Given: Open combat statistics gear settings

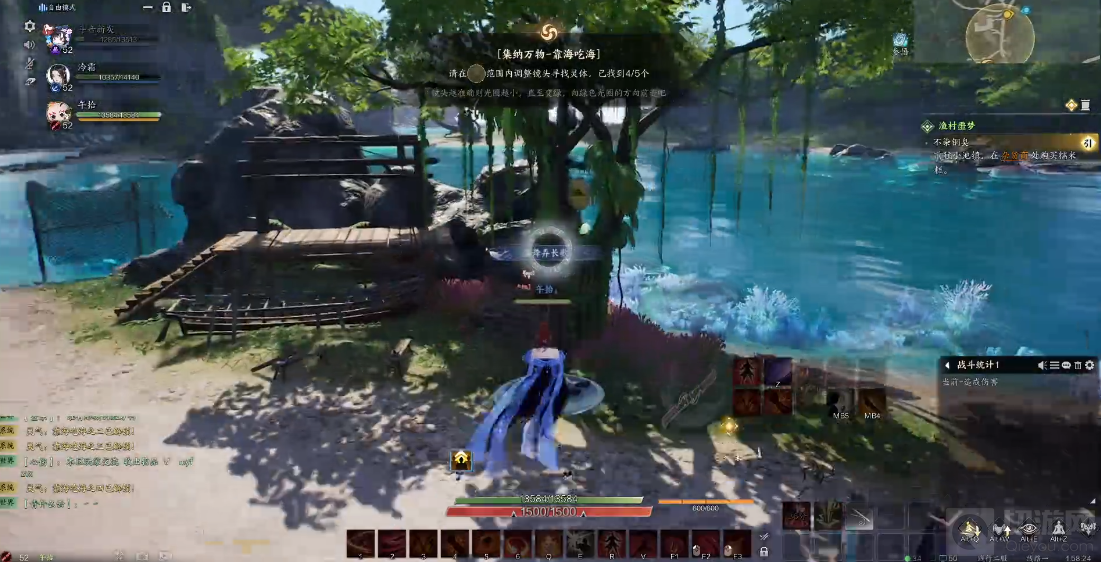Looking at the screenshot, I should coord(1090,365).
